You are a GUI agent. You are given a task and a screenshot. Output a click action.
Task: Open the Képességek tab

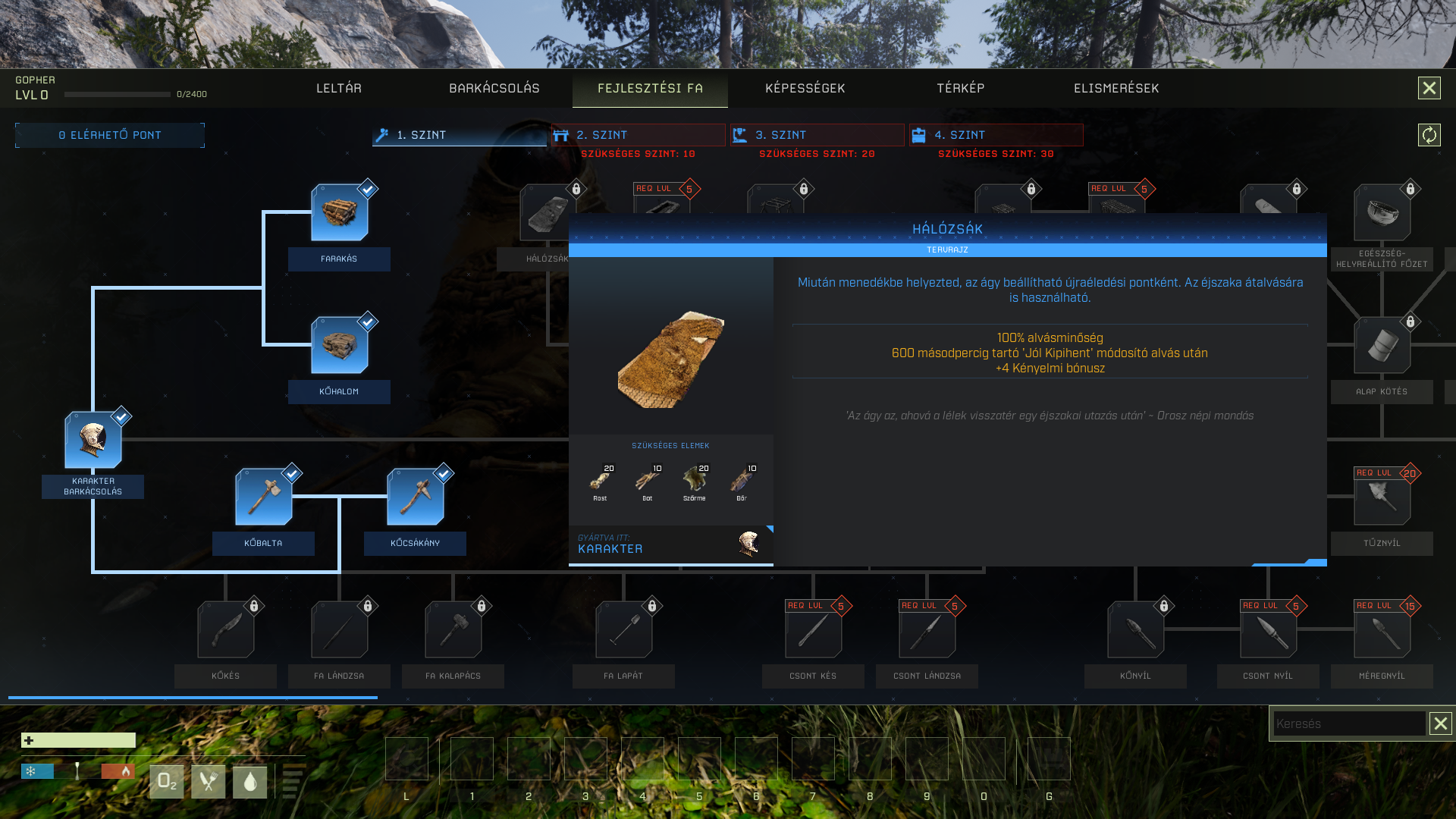point(805,89)
